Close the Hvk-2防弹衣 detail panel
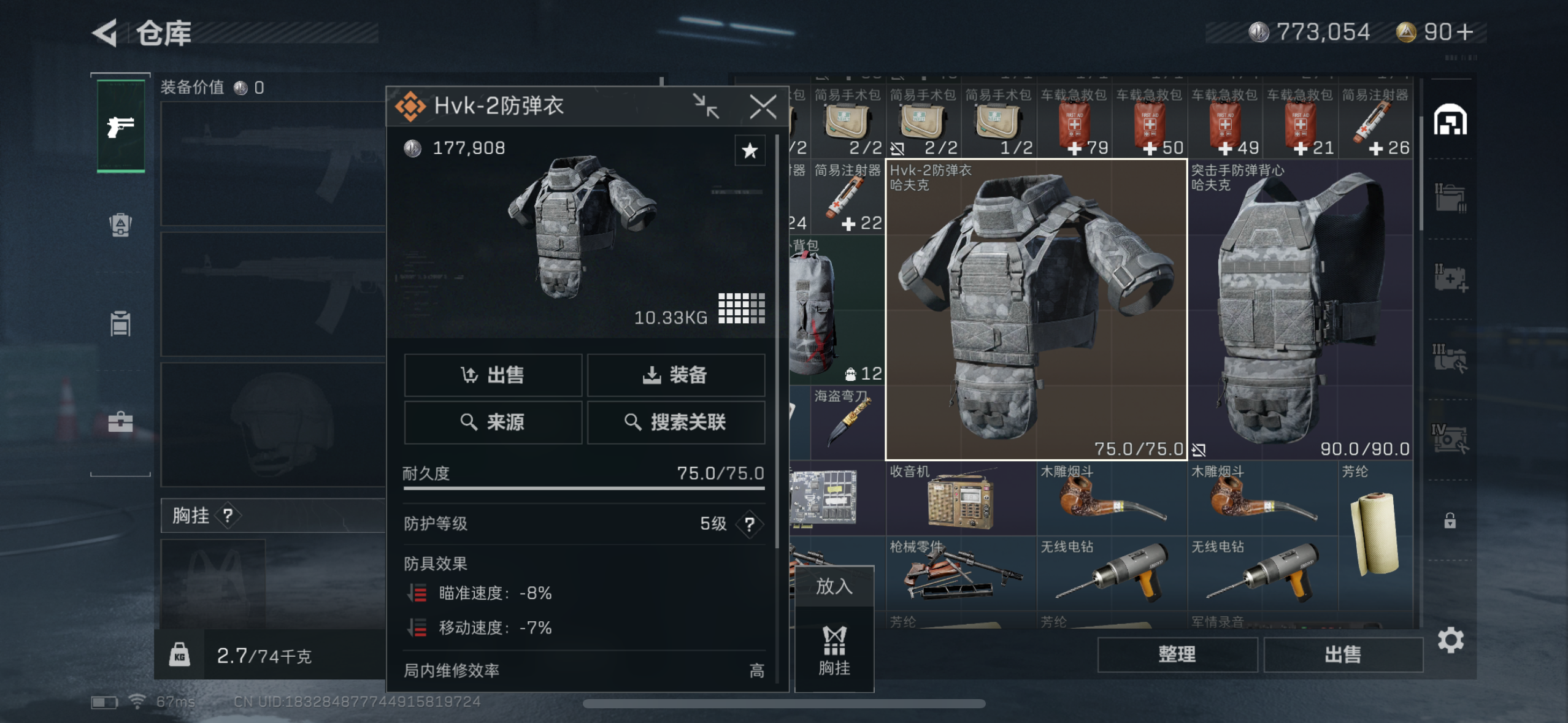The image size is (1568, 723). 763,107
